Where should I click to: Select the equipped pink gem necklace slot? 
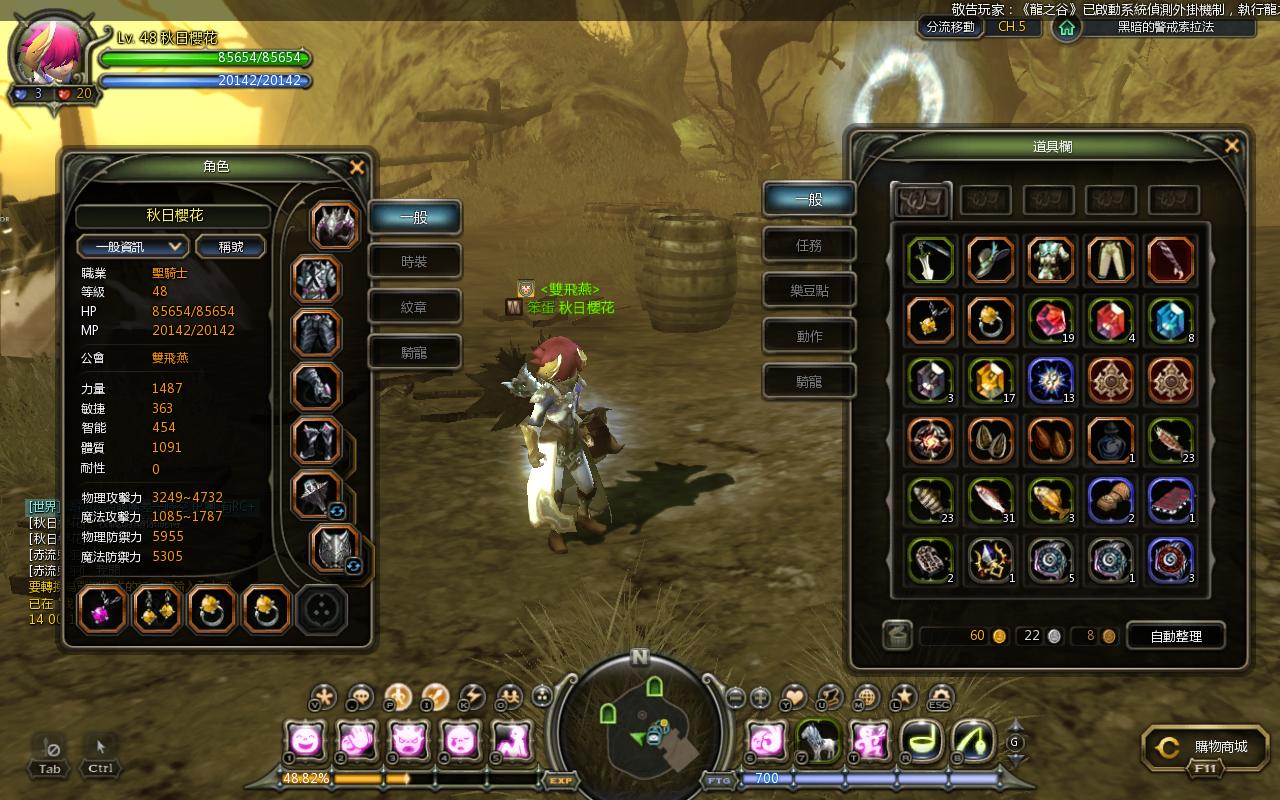pos(102,609)
